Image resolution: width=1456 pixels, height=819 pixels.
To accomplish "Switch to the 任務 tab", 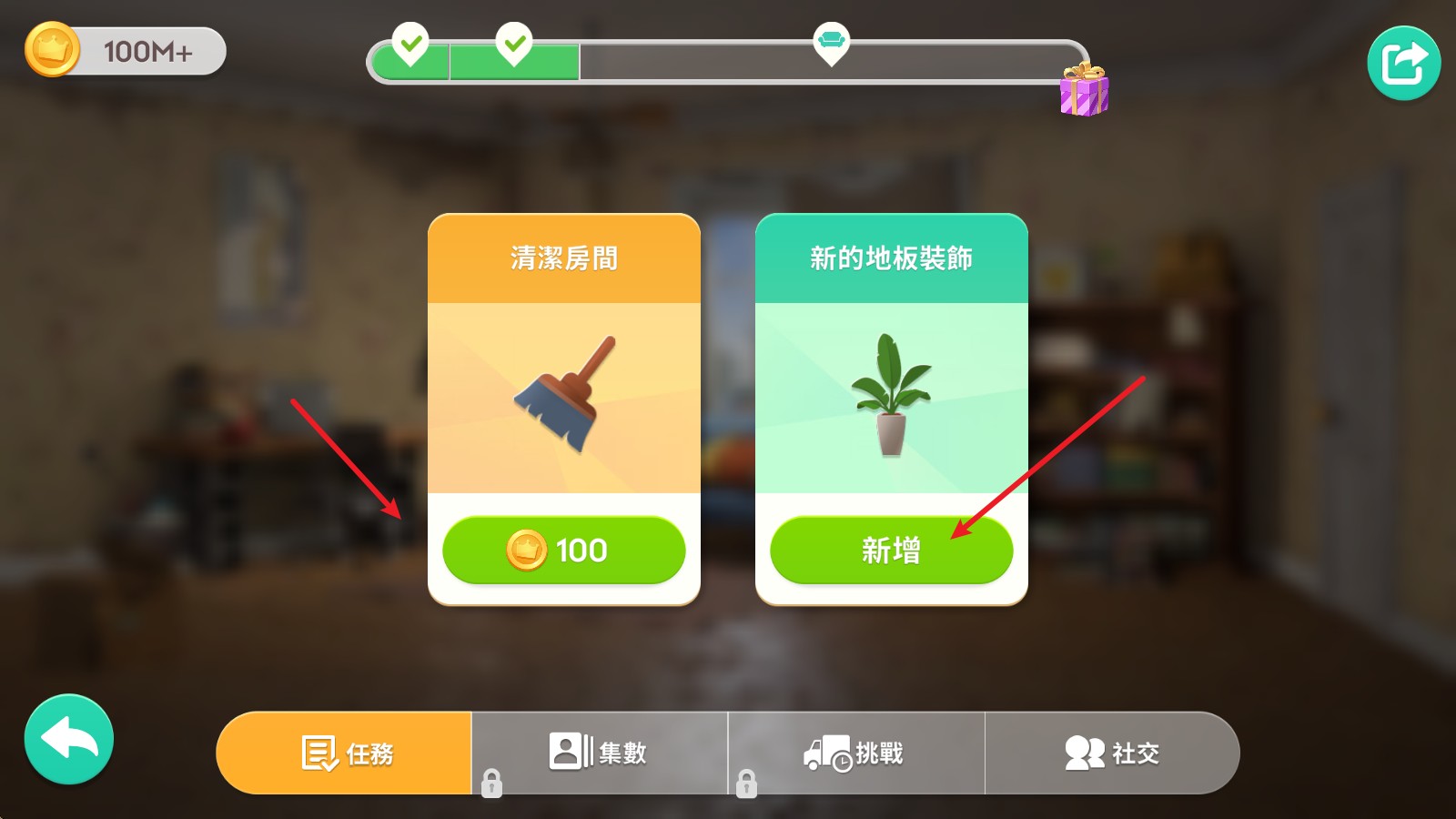I will point(346,753).
